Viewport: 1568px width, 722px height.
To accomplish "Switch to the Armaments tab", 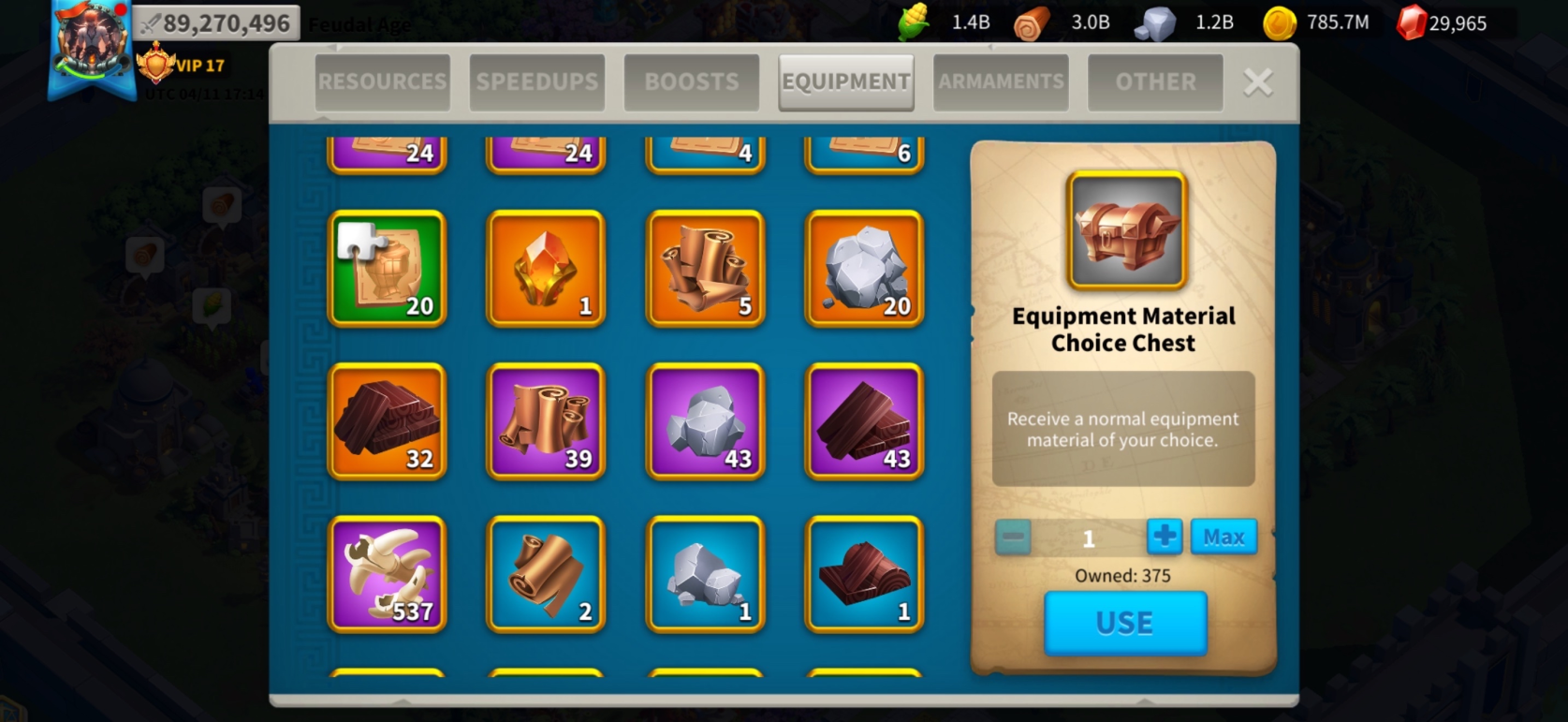I will 1001,82.
